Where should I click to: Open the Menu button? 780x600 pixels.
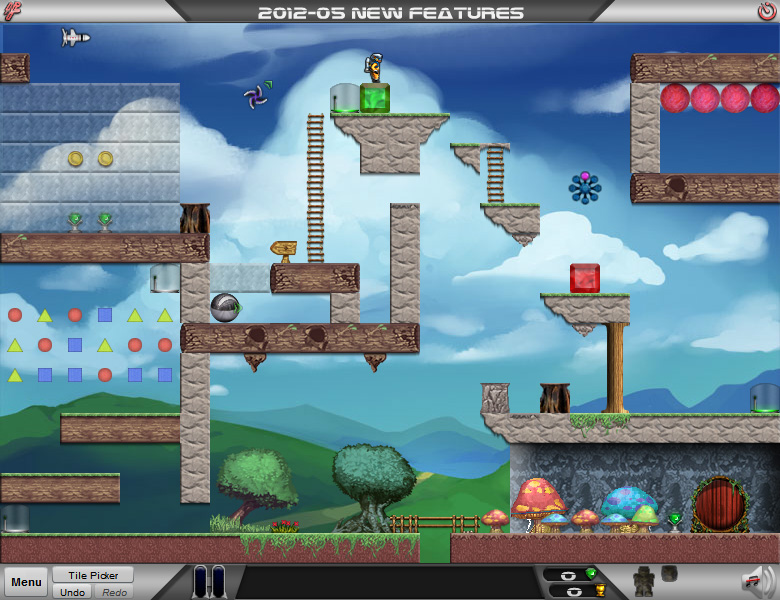click(27, 582)
